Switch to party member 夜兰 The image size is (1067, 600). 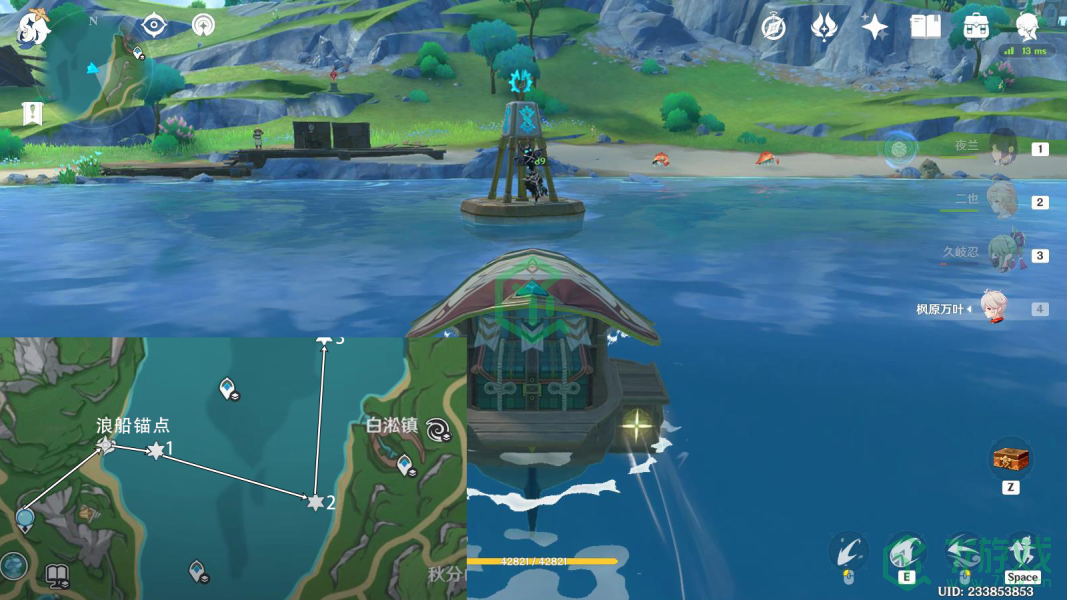(x=1001, y=148)
